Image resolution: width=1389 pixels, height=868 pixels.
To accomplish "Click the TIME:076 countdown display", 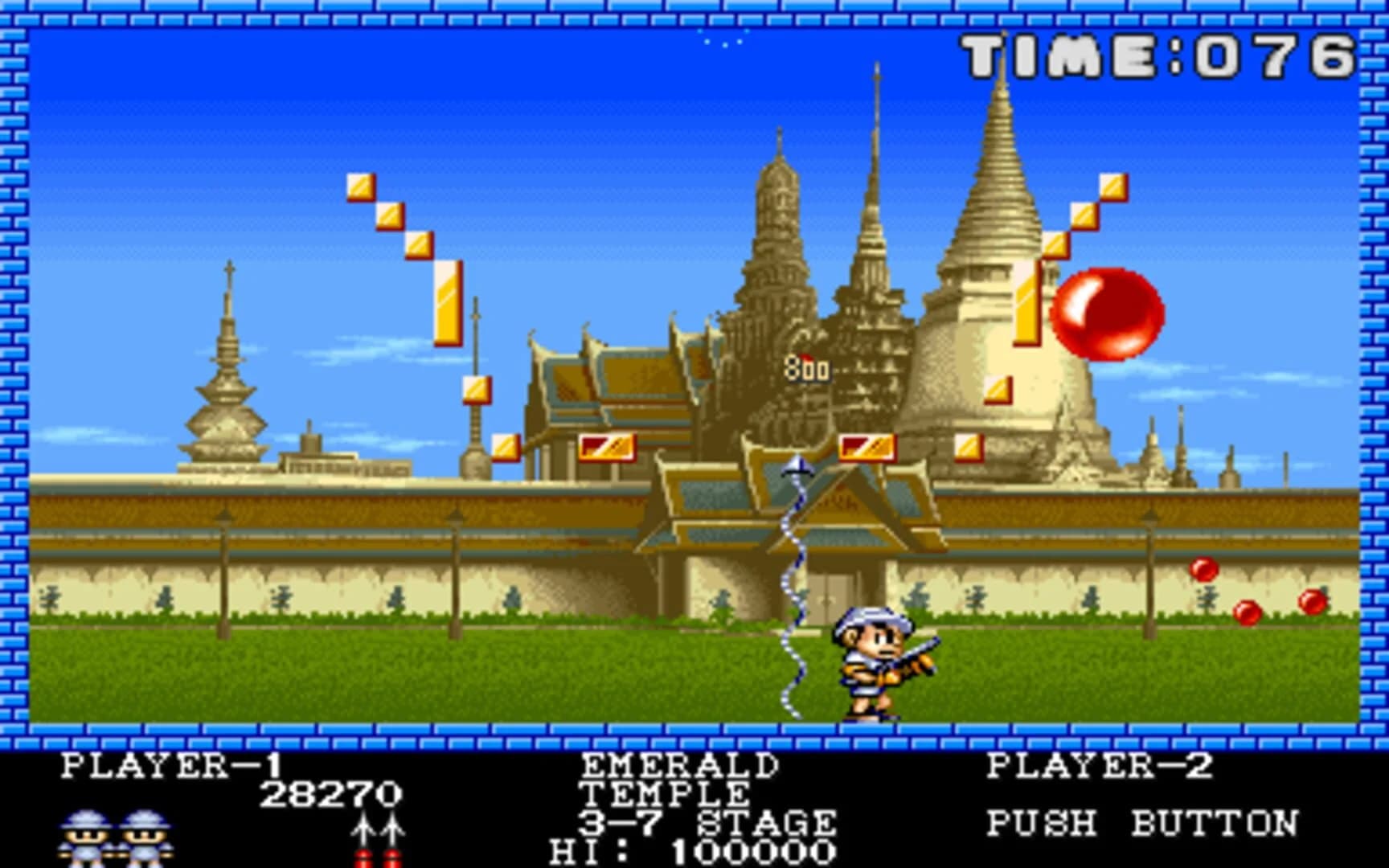I will [x=1157, y=52].
